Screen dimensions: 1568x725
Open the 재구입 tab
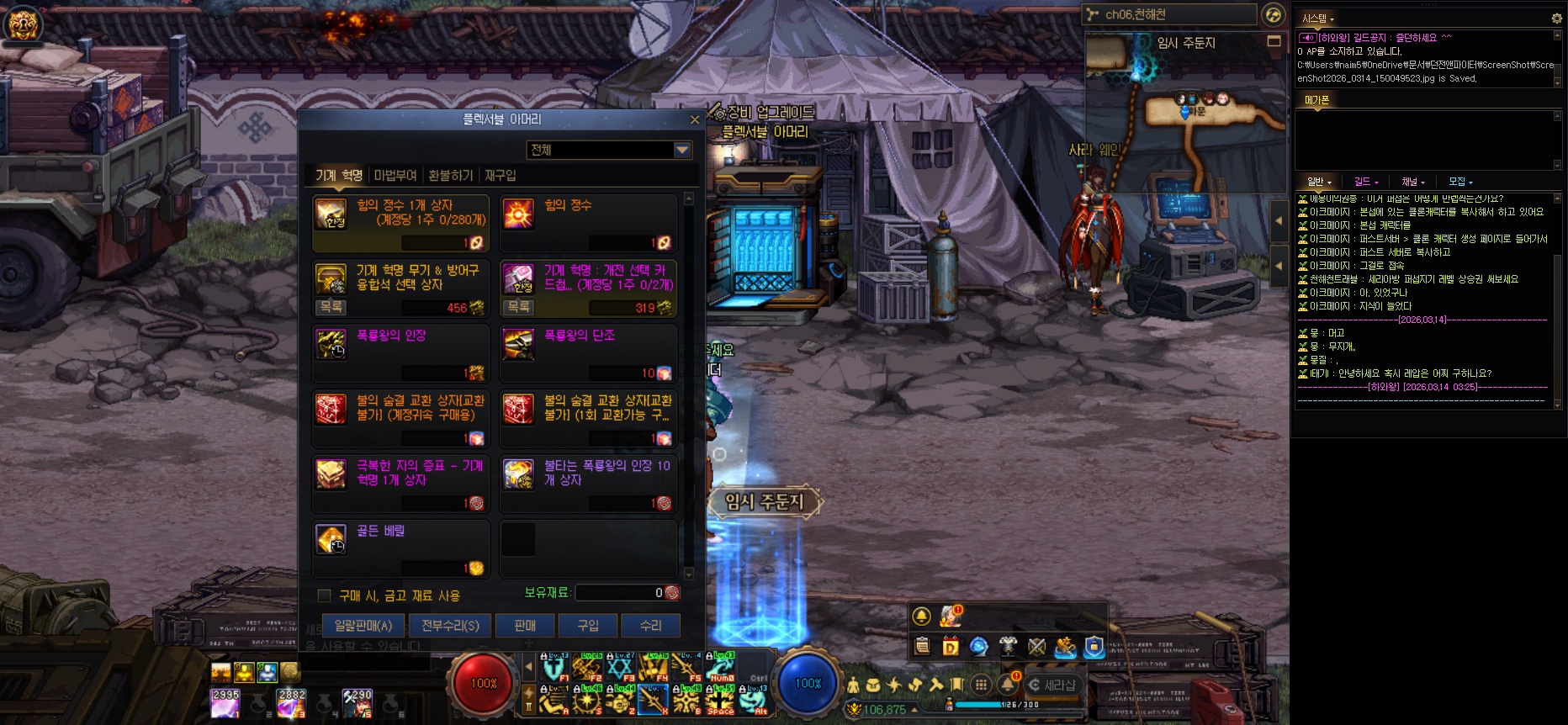pos(501,175)
